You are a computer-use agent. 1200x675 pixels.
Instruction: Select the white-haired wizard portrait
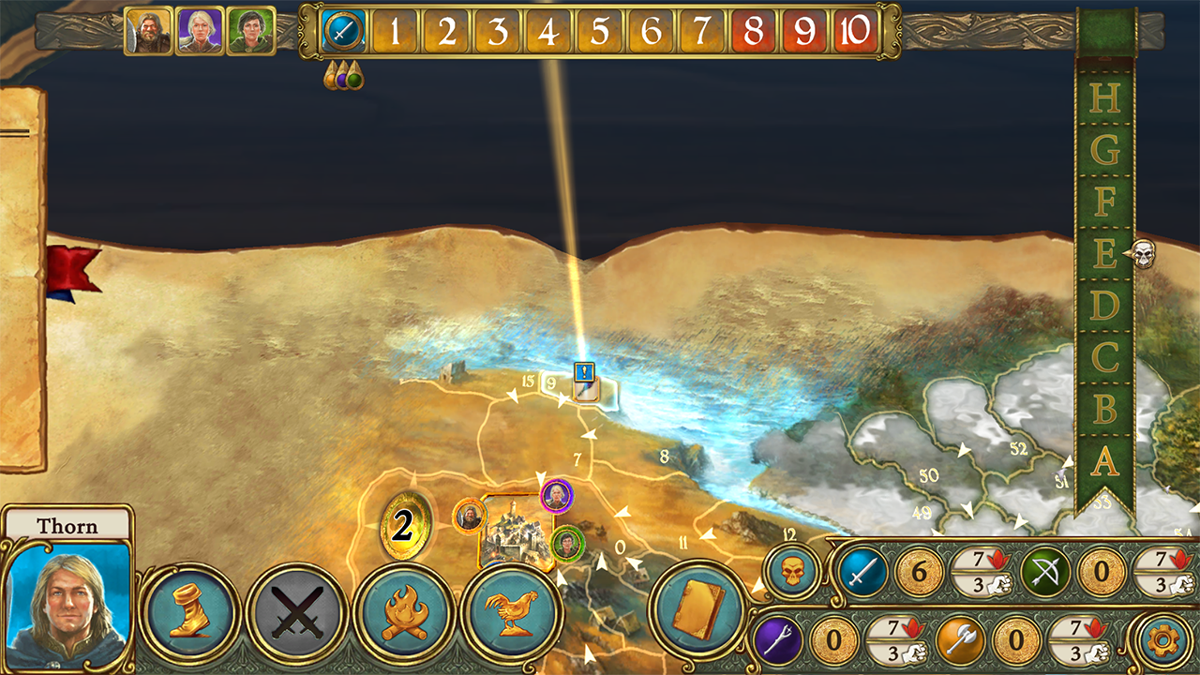click(199, 32)
